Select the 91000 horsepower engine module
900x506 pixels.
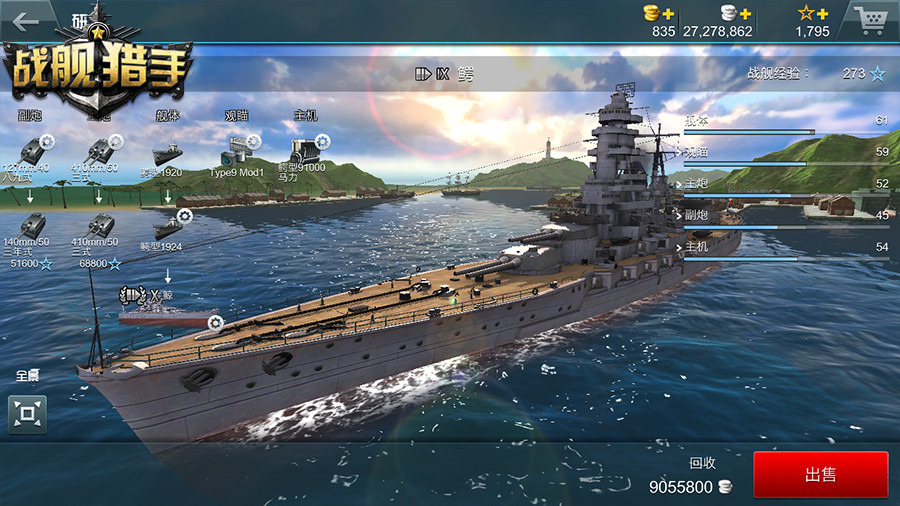[304, 151]
